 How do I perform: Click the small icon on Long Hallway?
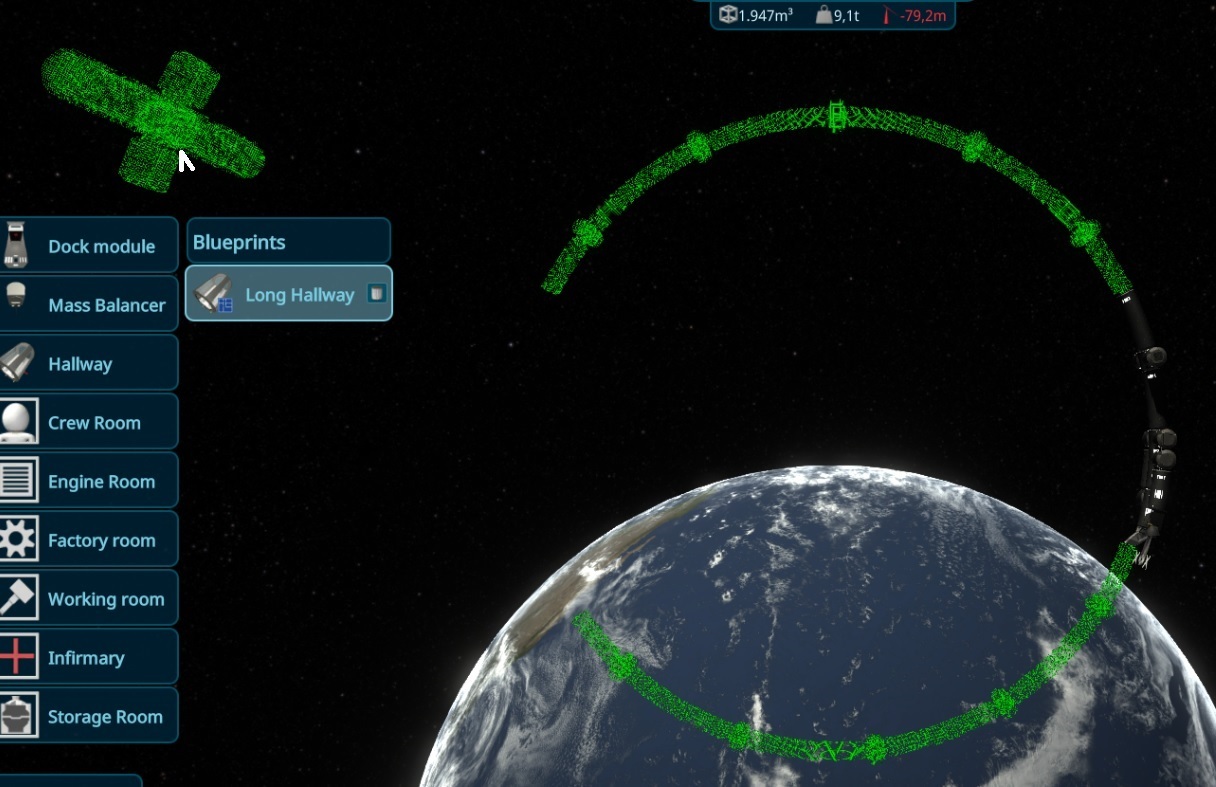click(x=376, y=294)
